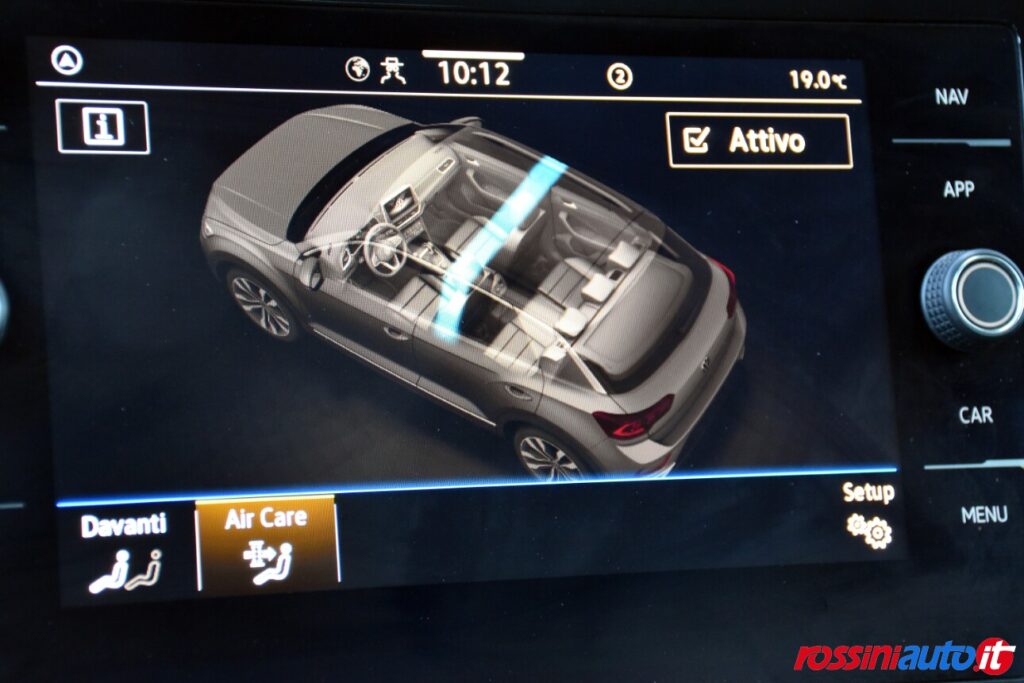
Task: Tap the NAV side button
Action: (951, 97)
